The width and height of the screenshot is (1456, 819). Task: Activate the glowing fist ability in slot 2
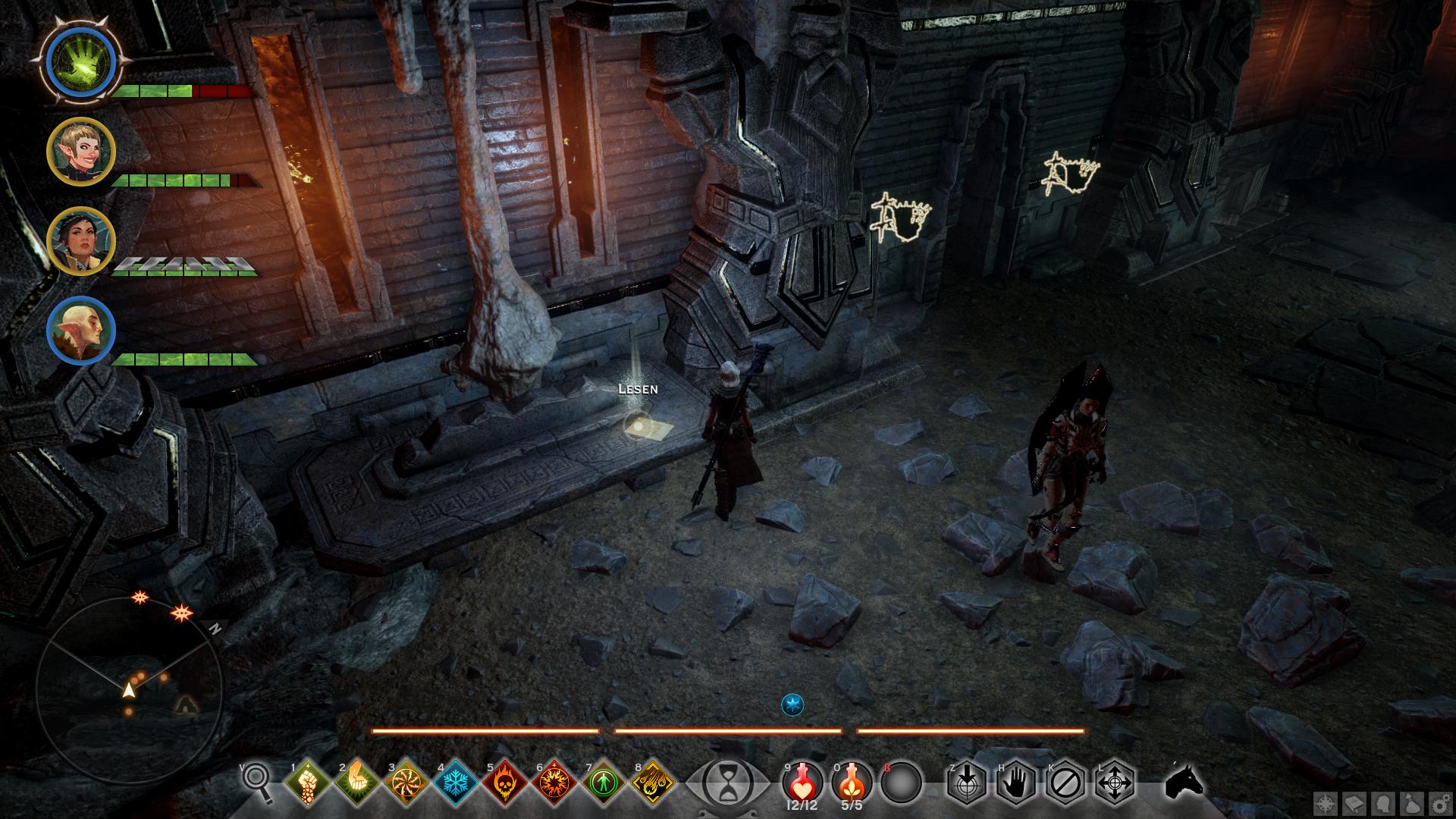(x=356, y=783)
